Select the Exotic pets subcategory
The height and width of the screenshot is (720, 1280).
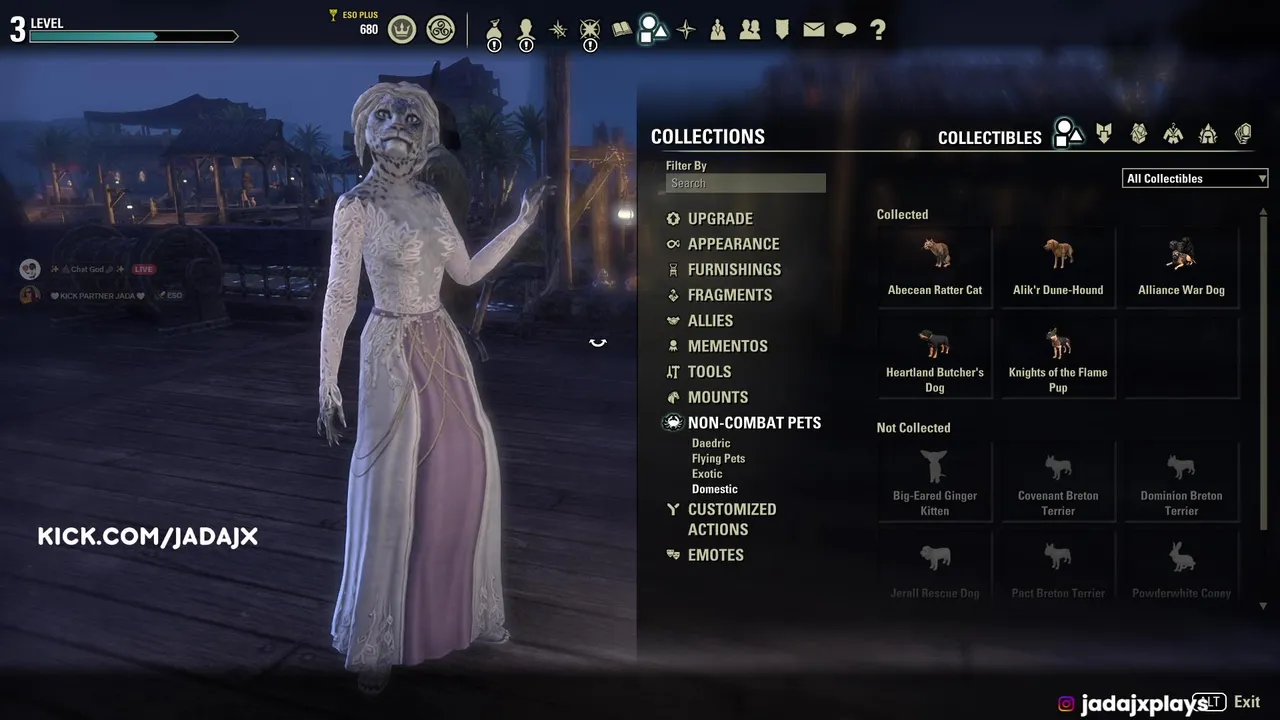click(x=707, y=474)
